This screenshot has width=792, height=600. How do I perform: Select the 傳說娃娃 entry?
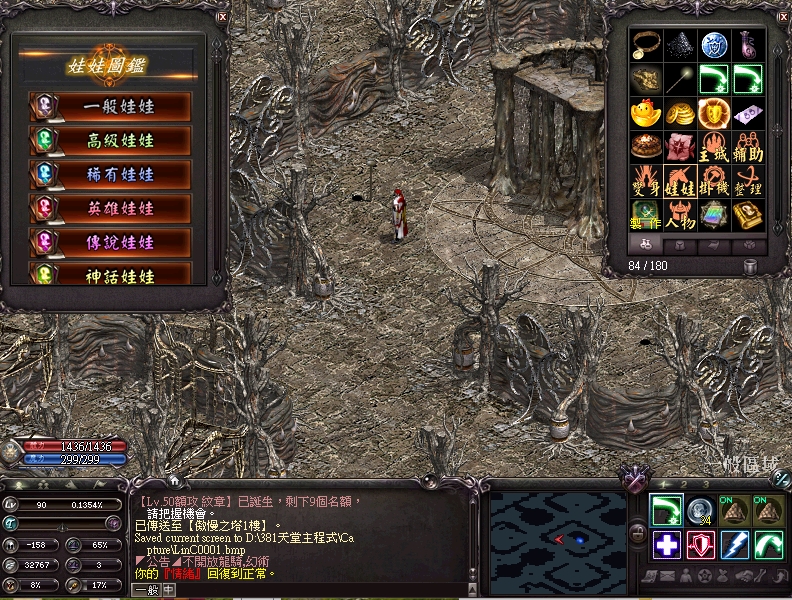110,243
